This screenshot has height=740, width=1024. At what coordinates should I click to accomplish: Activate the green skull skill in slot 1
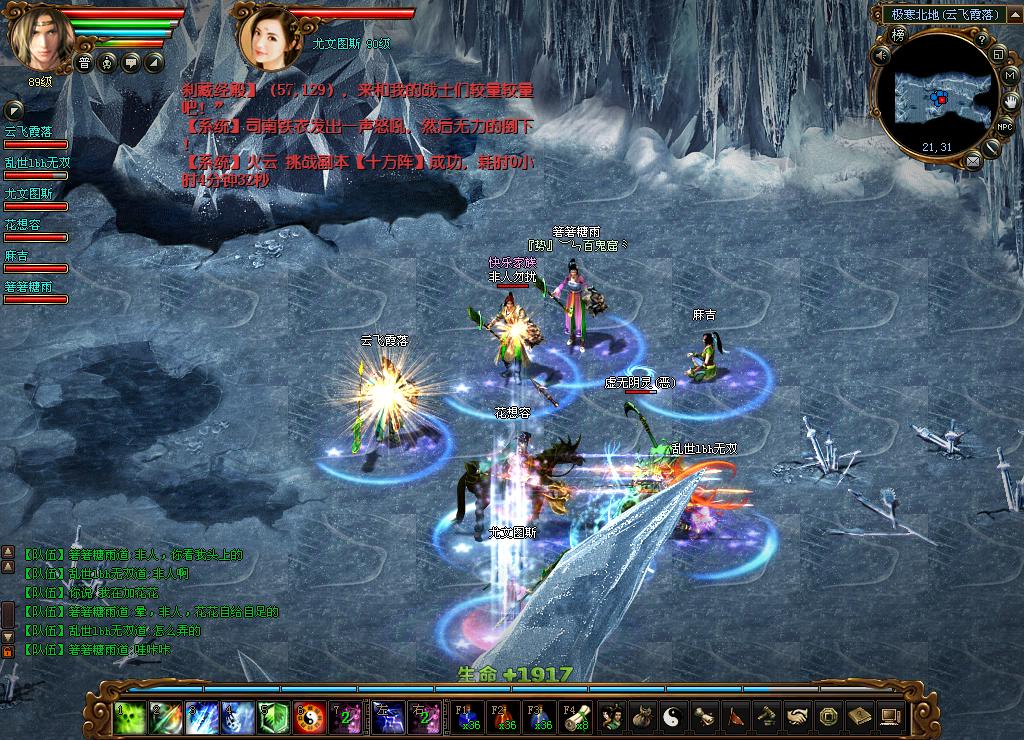(x=128, y=716)
